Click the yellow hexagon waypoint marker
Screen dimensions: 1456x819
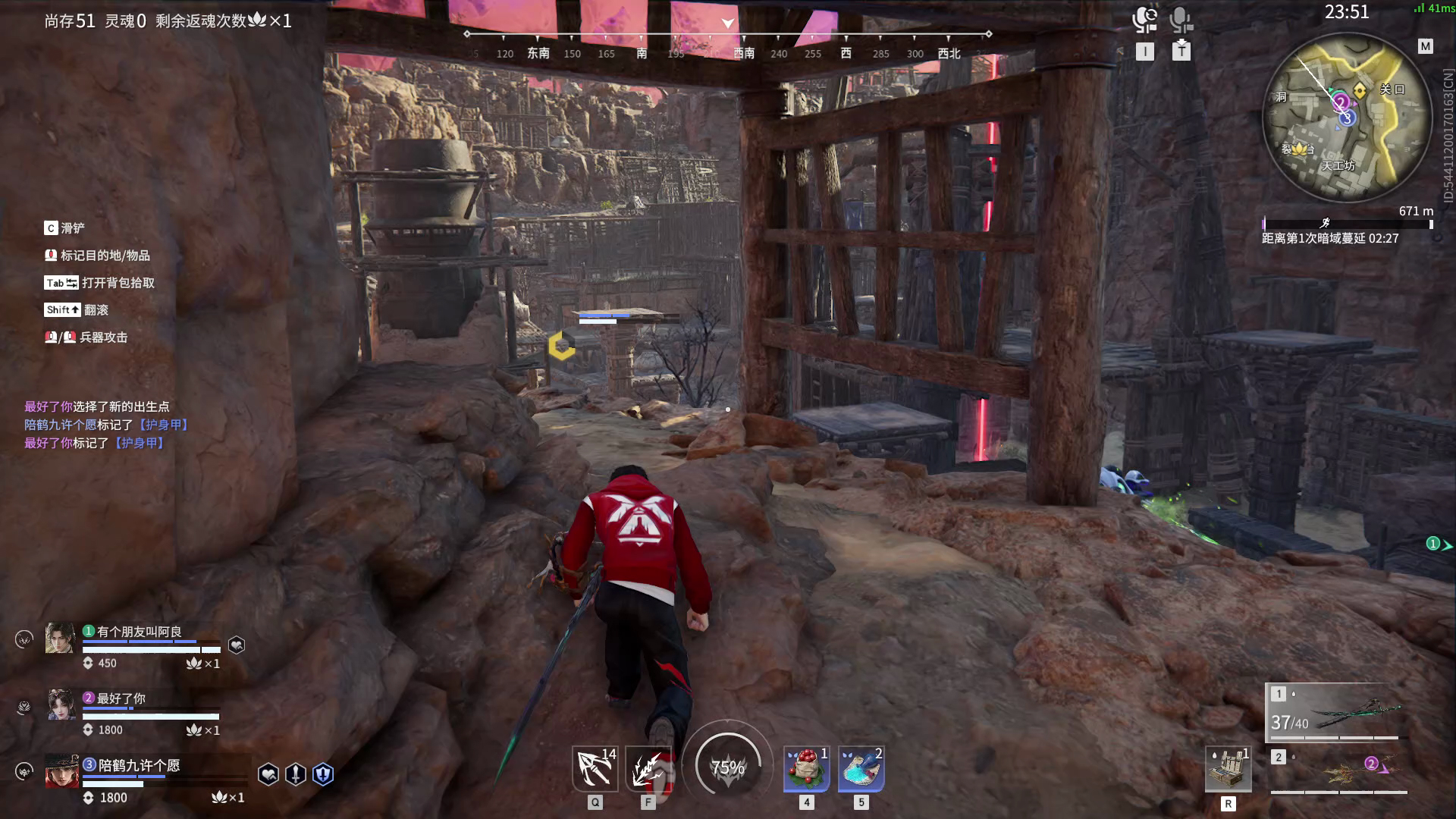tap(561, 346)
